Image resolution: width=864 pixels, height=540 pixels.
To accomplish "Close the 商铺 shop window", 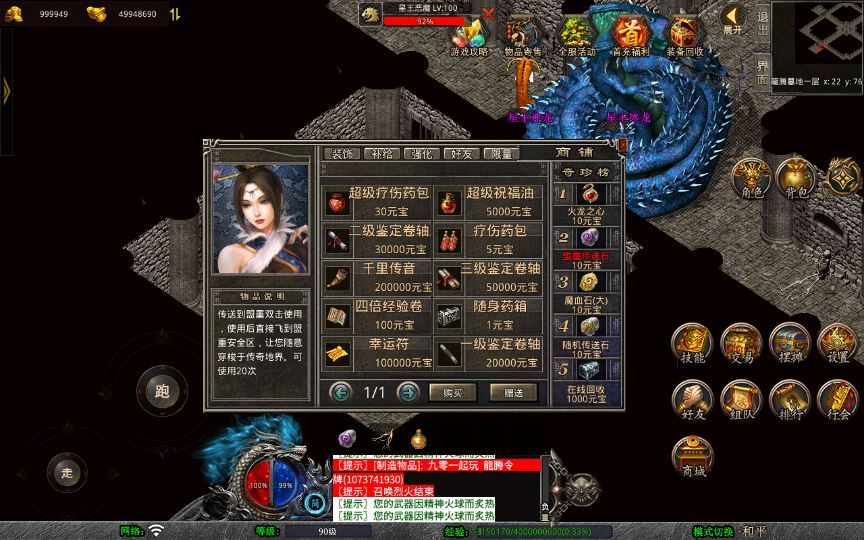I will [x=622, y=145].
